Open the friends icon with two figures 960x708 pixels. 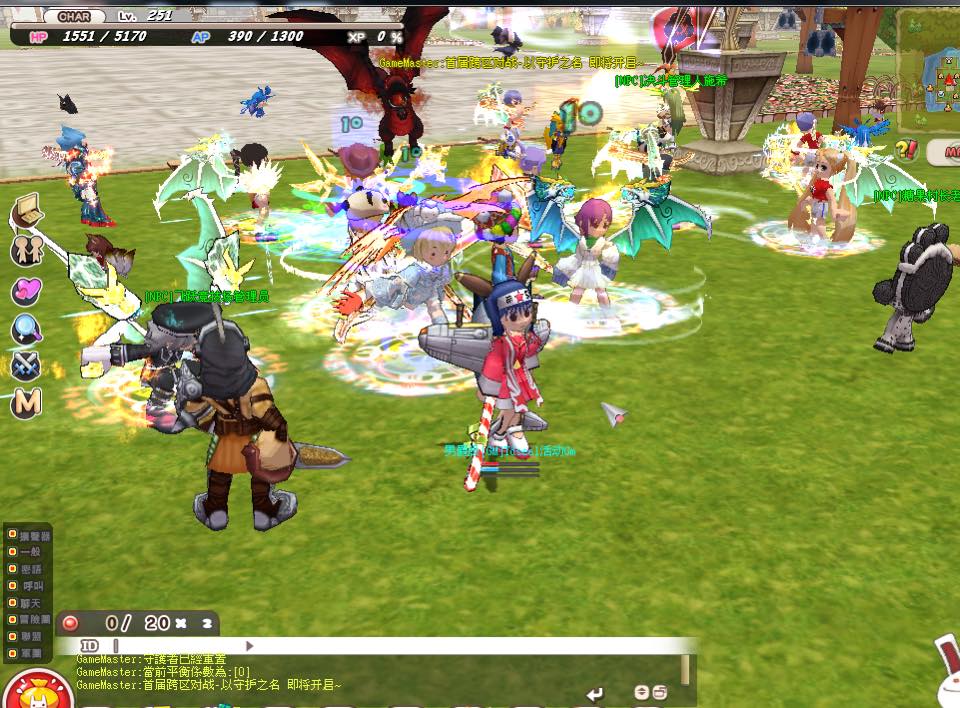[x=27, y=250]
